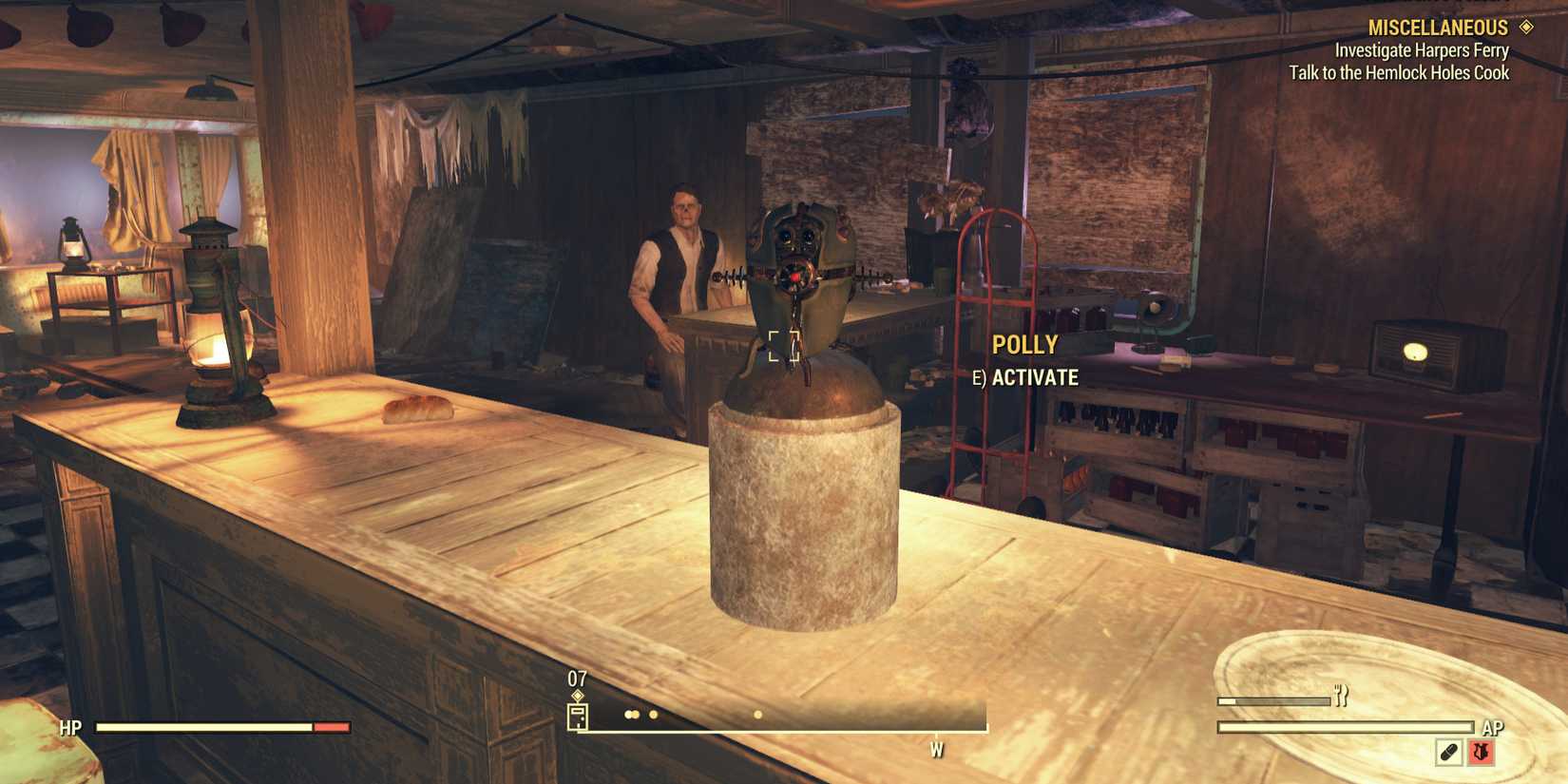Click the ACTIVATE interaction prompt

(1032, 377)
